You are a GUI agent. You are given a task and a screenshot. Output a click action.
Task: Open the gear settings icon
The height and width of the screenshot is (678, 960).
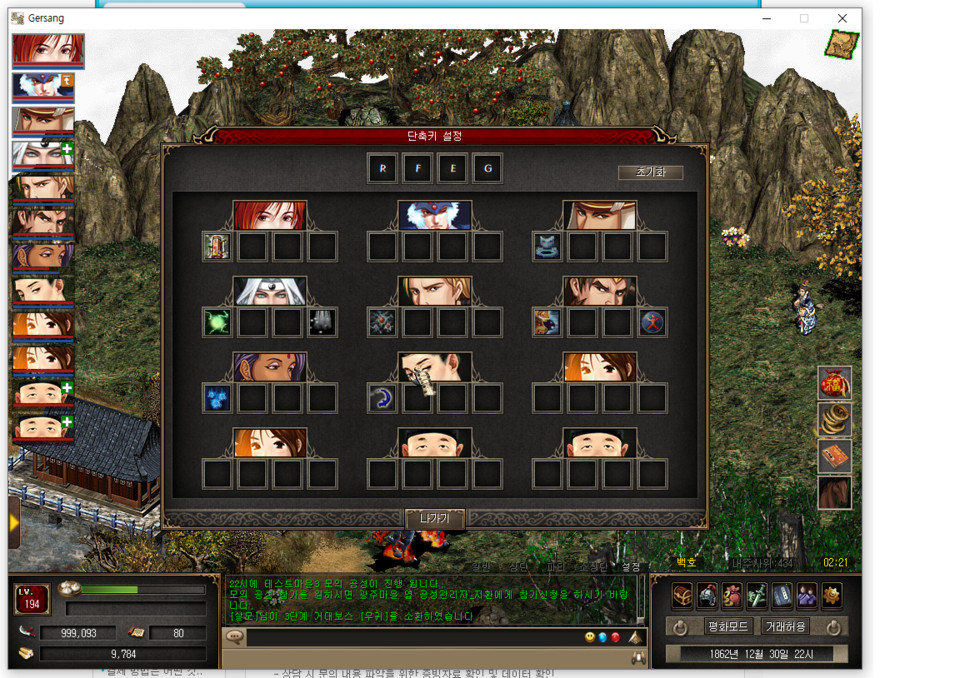pyautogui.click(x=831, y=596)
